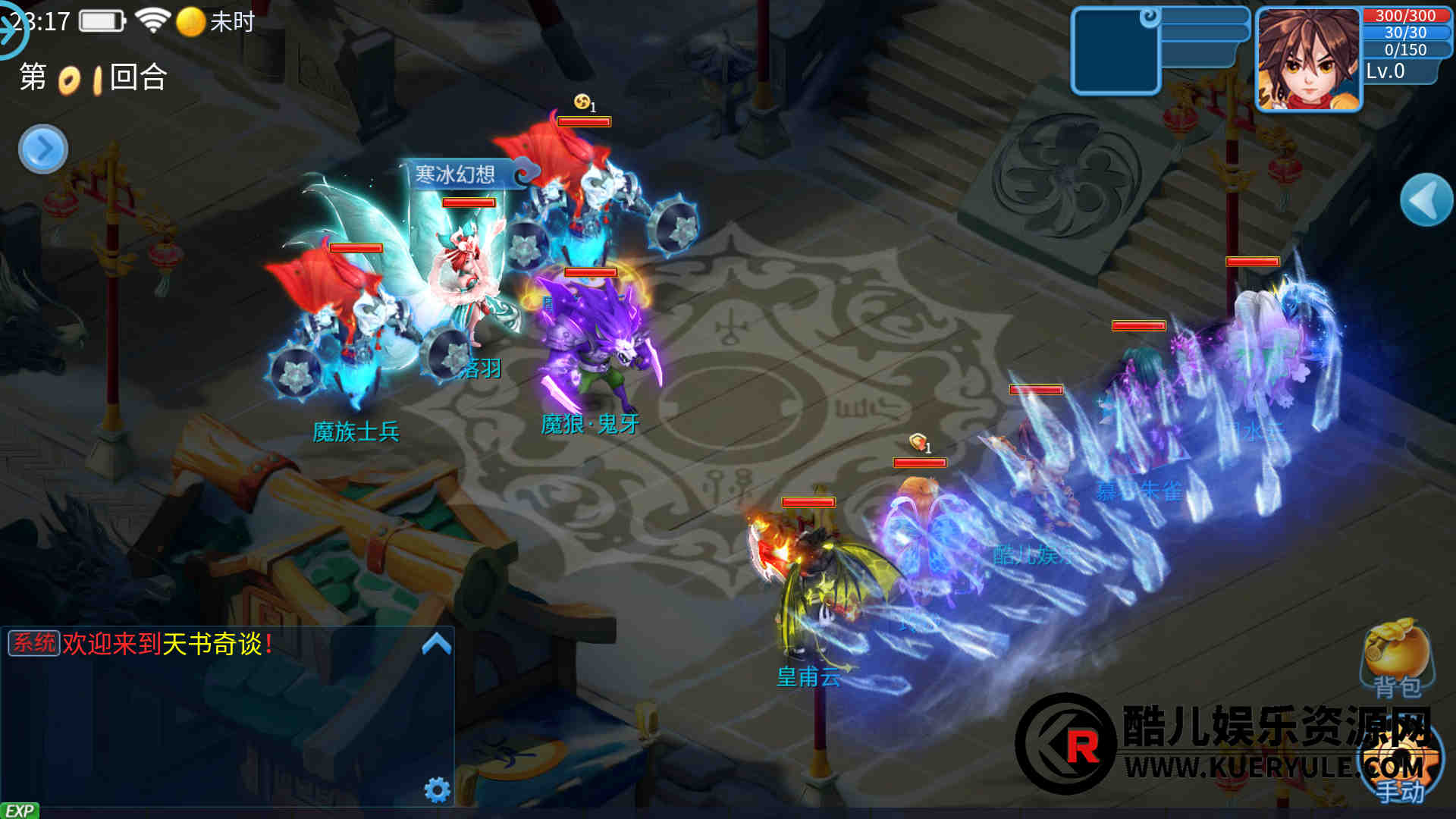
Task: Click the EXP label in the corner
Action: click(20, 811)
